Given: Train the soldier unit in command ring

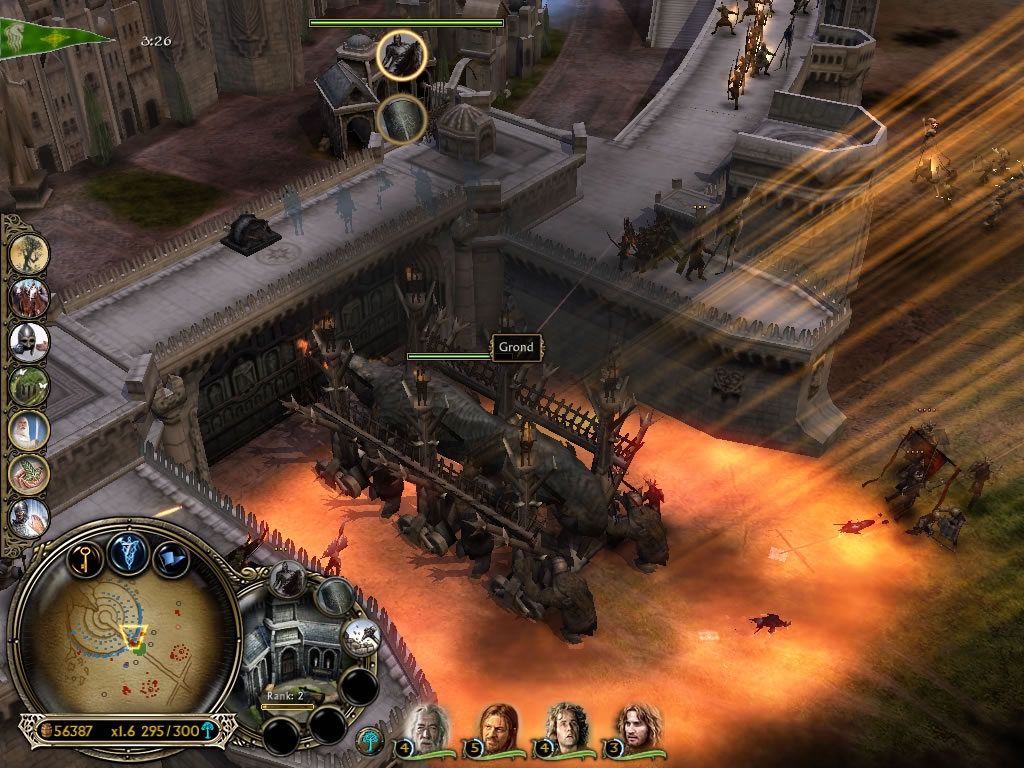Looking at the screenshot, I should [288, 580].
